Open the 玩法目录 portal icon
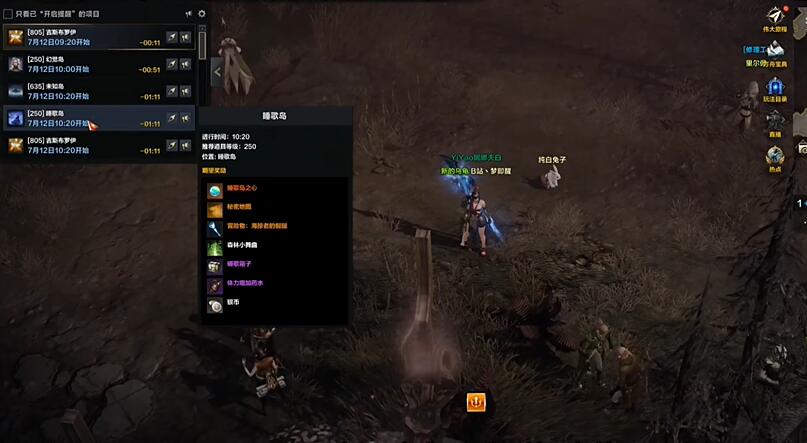Image resolution: width=807 pixels, height=443 pixels. 775,86
